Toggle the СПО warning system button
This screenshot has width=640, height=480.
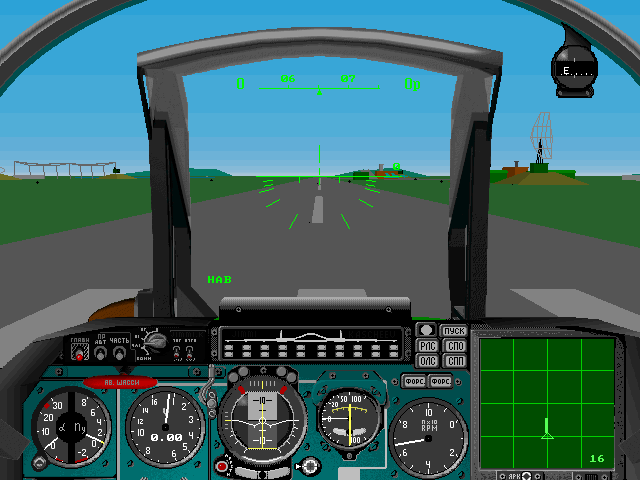click(455, 346)
